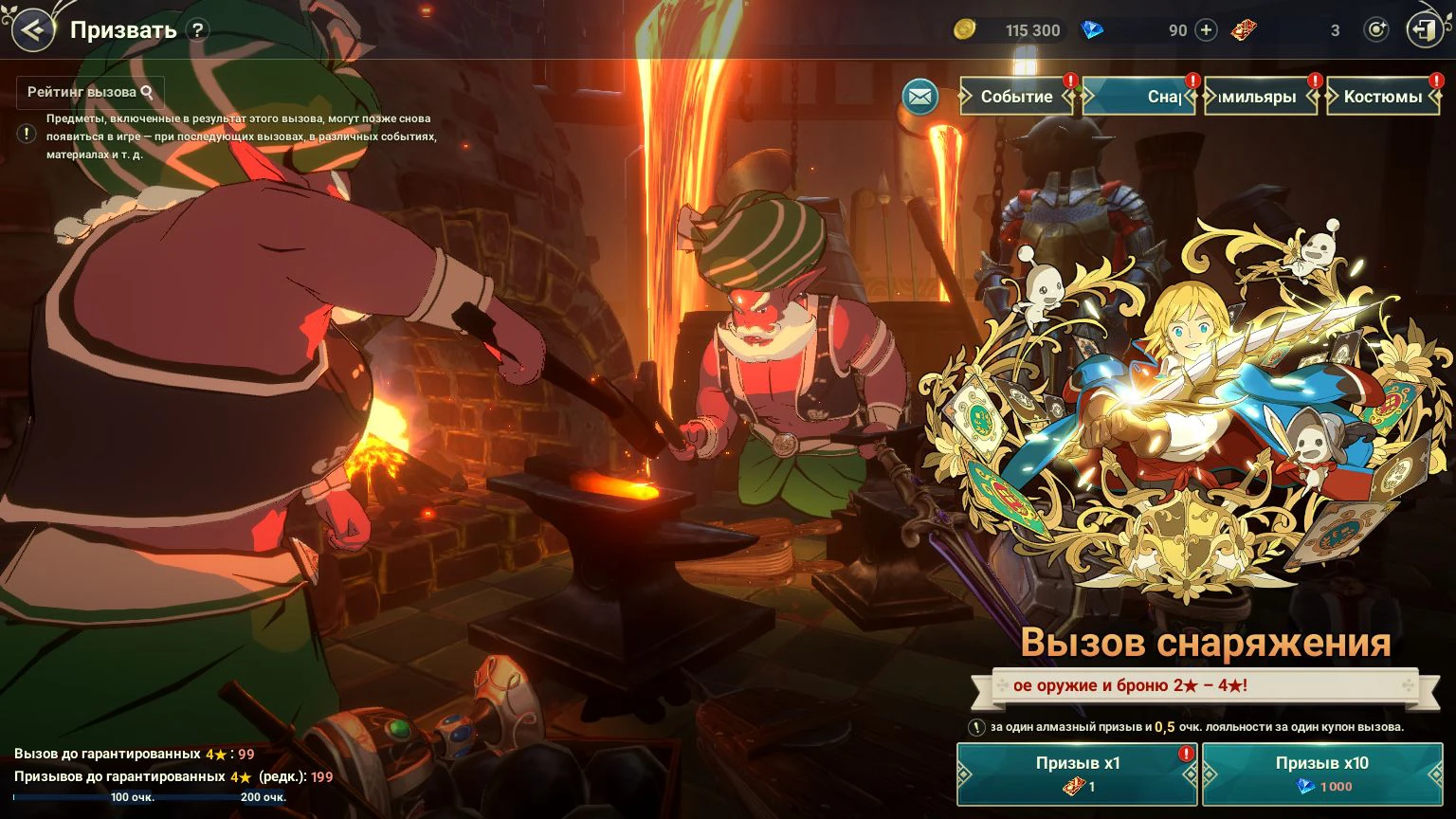Screen dimensions: 1456x819
Task: Show info about loyalty points
Action: (x=976, y=727)
